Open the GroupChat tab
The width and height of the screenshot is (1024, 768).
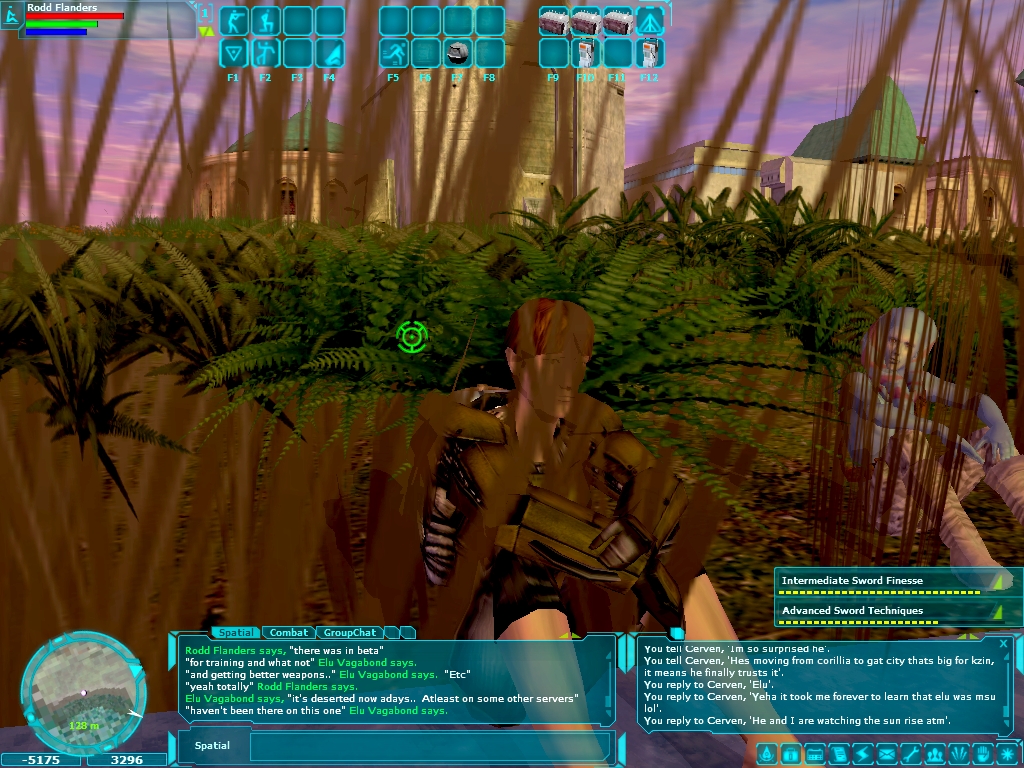pos(350,632)
